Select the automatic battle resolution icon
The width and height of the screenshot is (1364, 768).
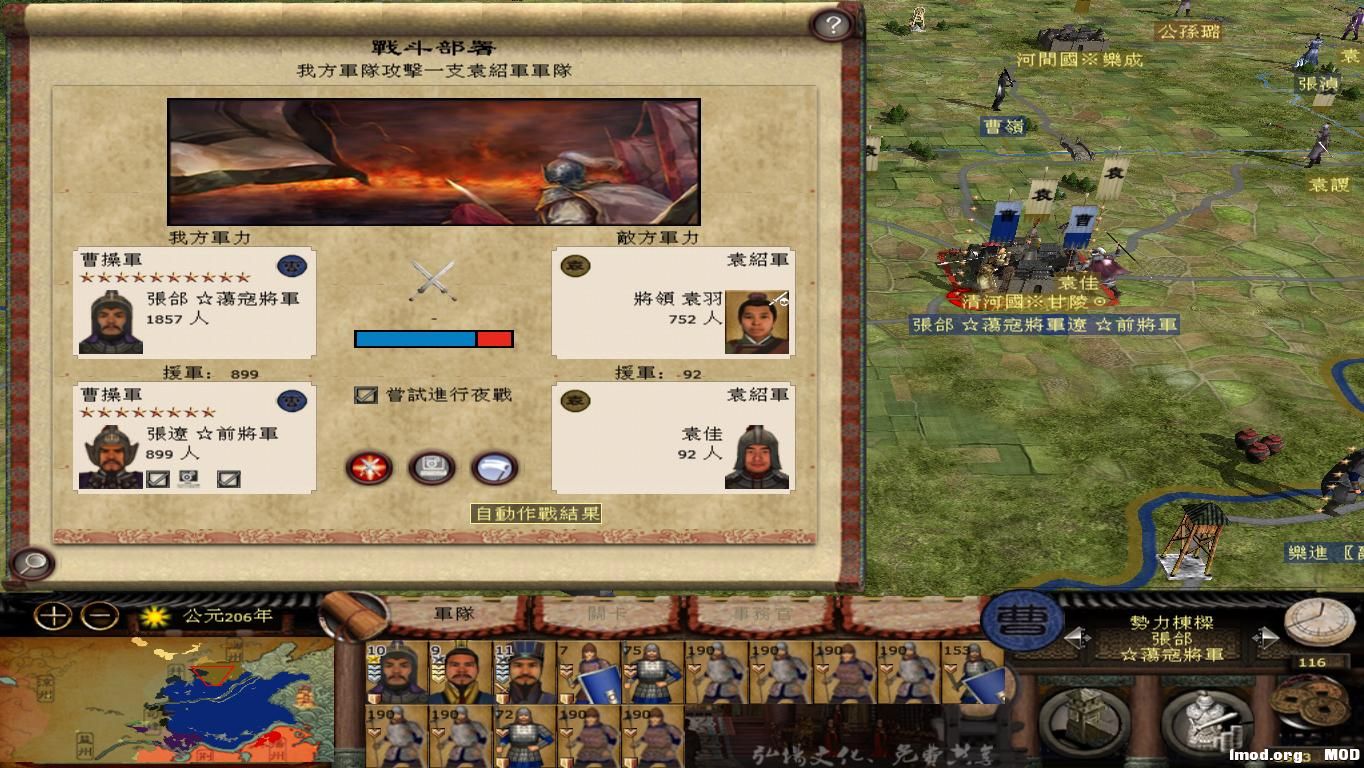tap(432, 468)
